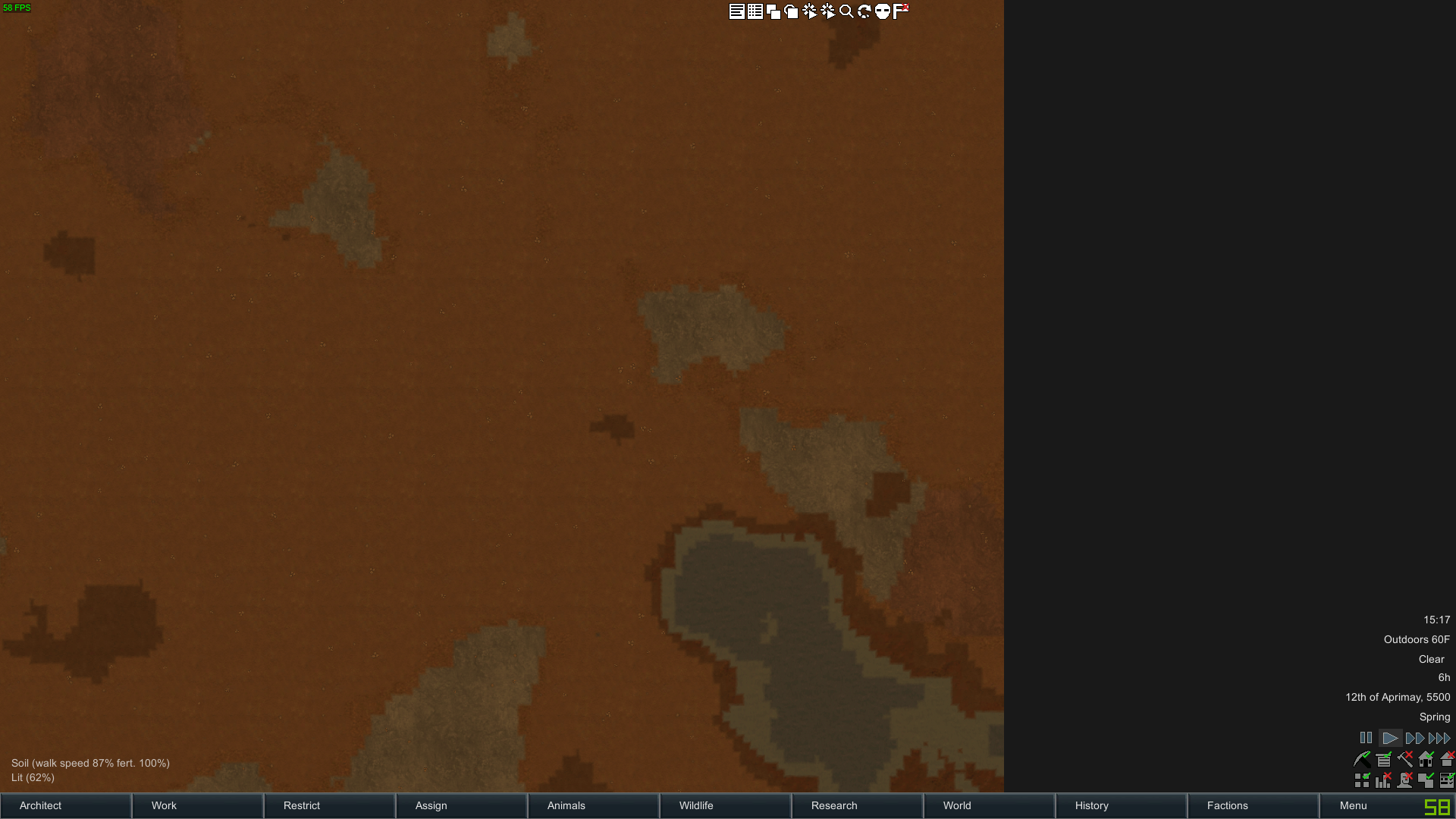Open the debug log window

click(x=737, y=11)
